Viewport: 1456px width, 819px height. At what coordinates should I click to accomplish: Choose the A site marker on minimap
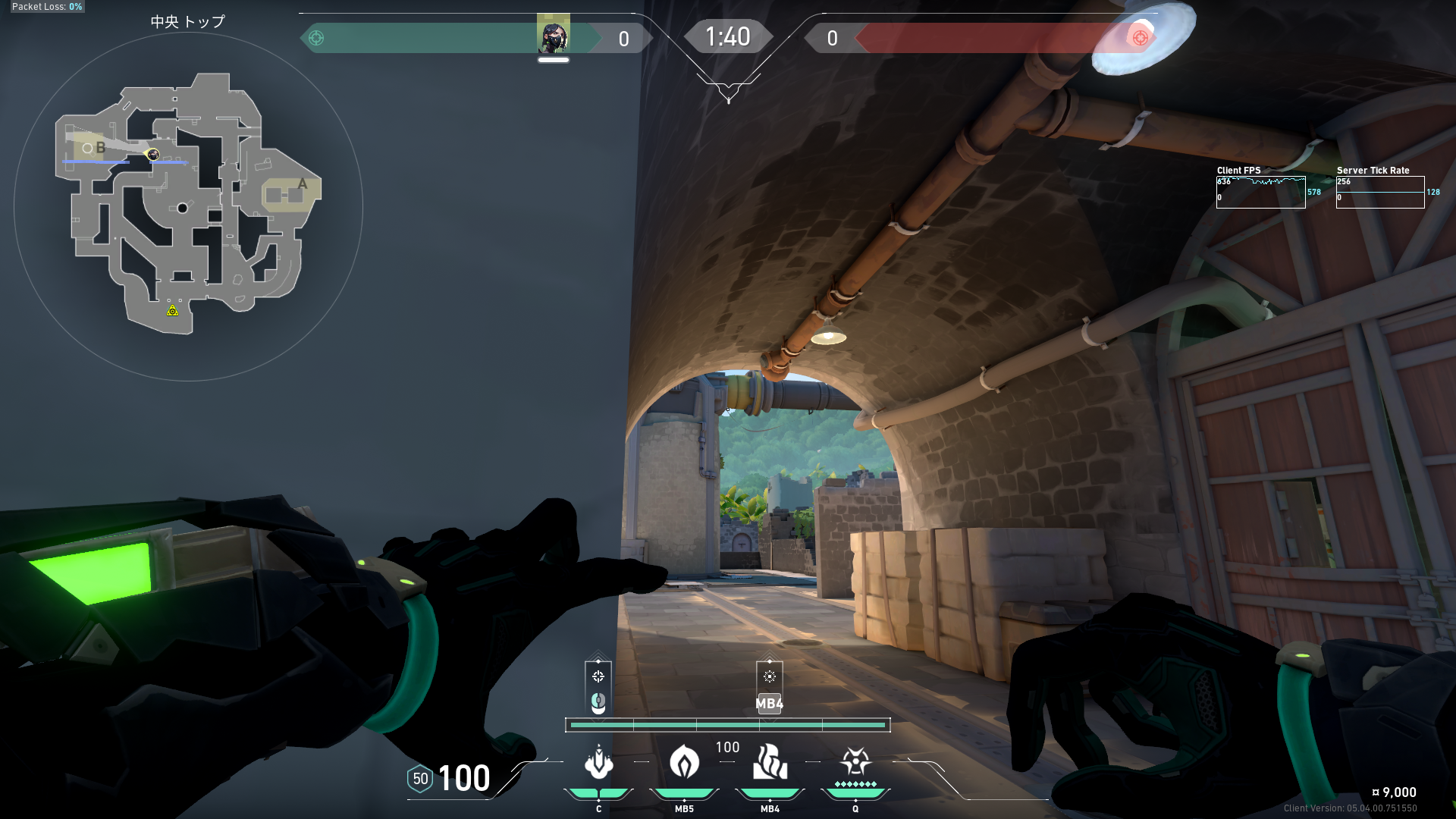(303, 184)
